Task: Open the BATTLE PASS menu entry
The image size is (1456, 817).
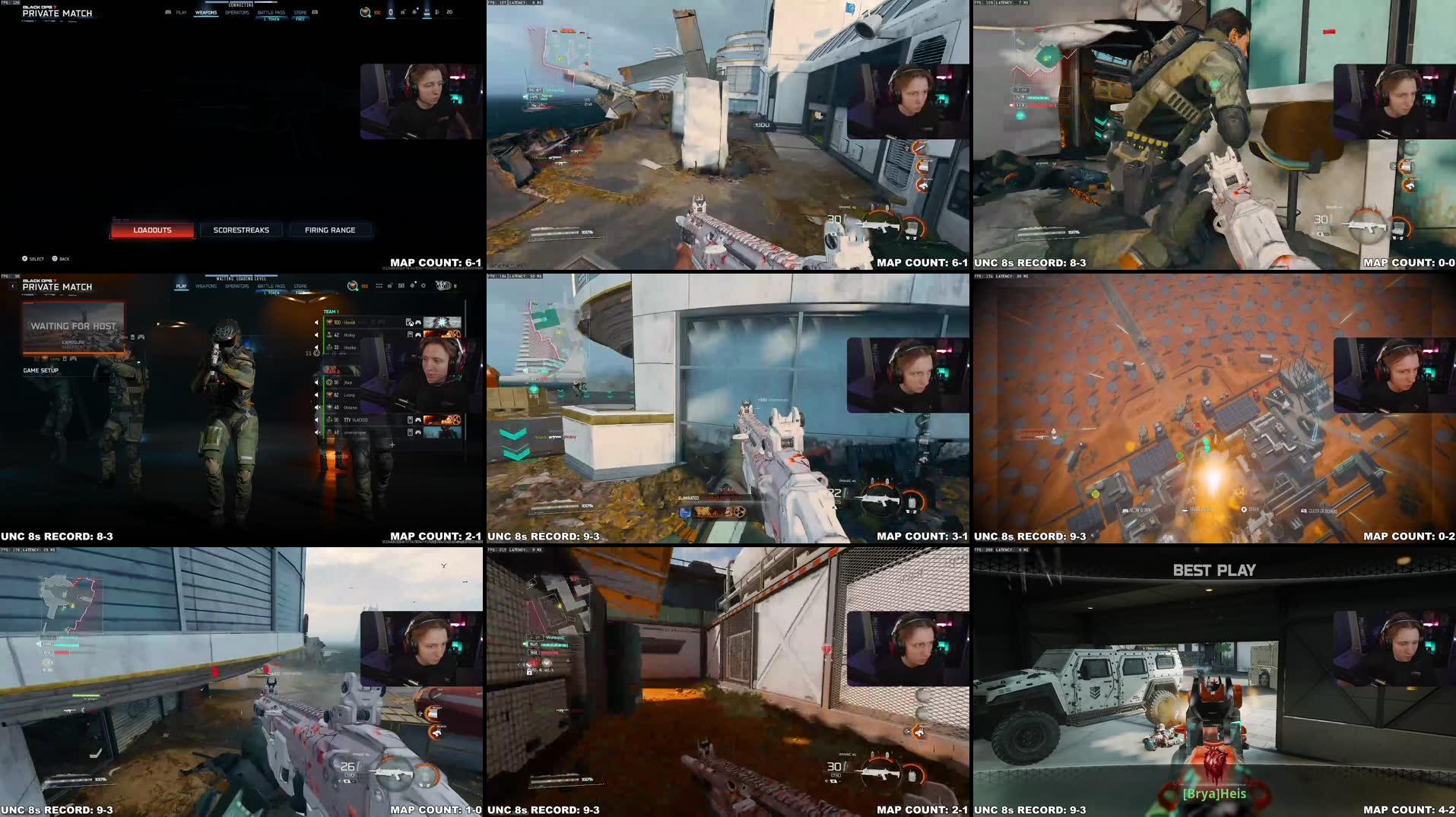Action: [271, 13]
